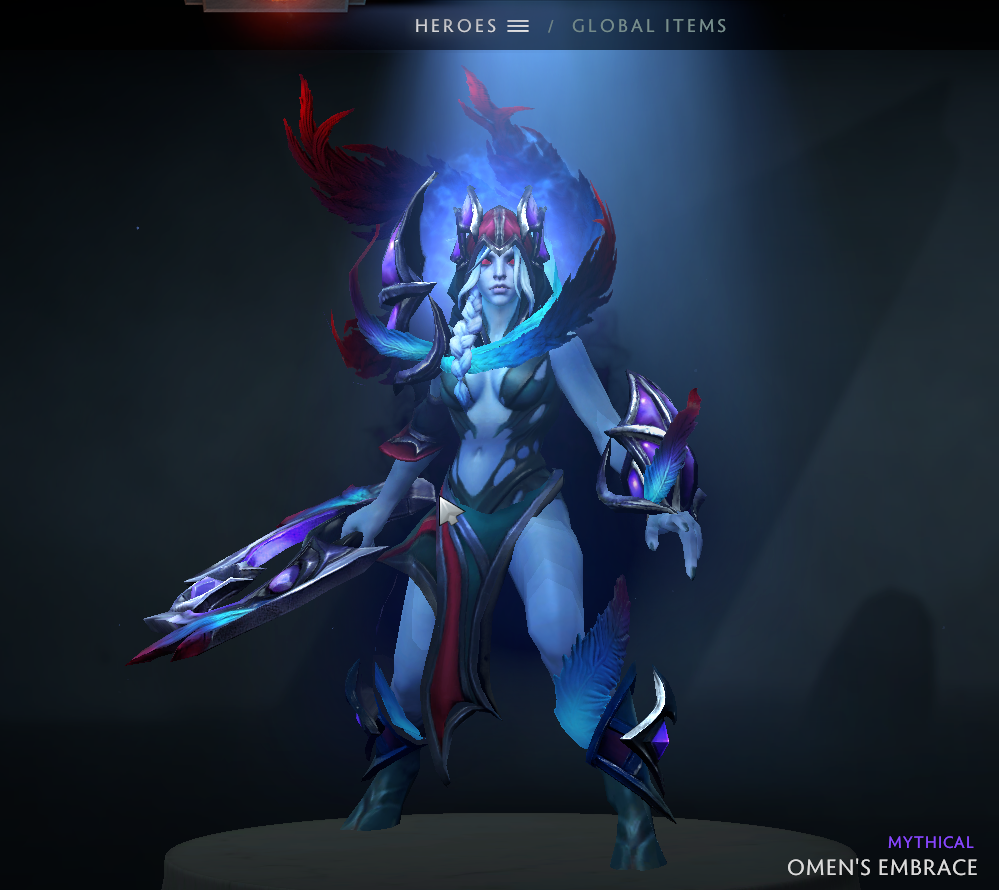
Task: Switch to the Global Items tab
Action: click(649, 26)
